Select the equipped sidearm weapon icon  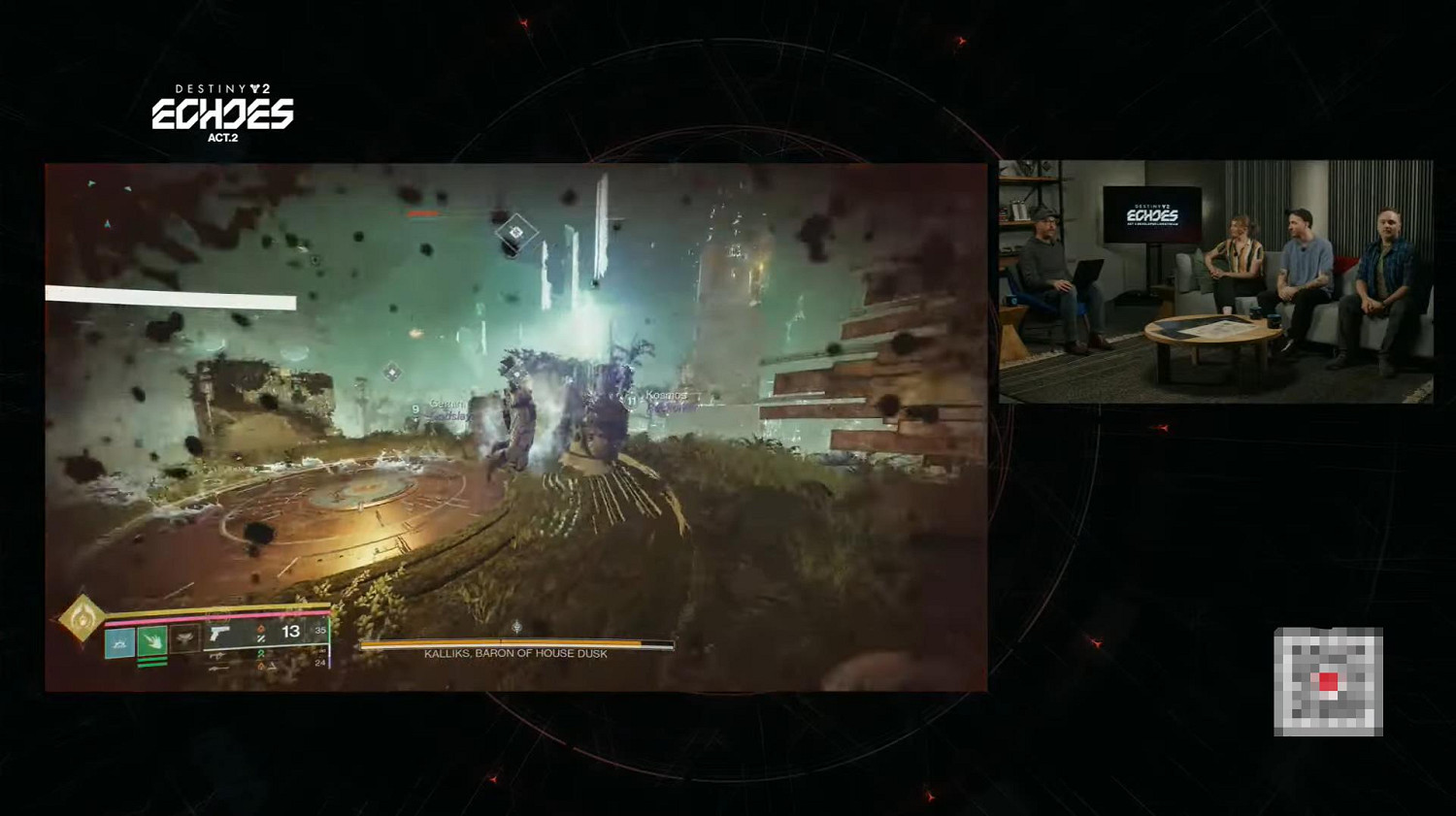(x=220, y=633)
